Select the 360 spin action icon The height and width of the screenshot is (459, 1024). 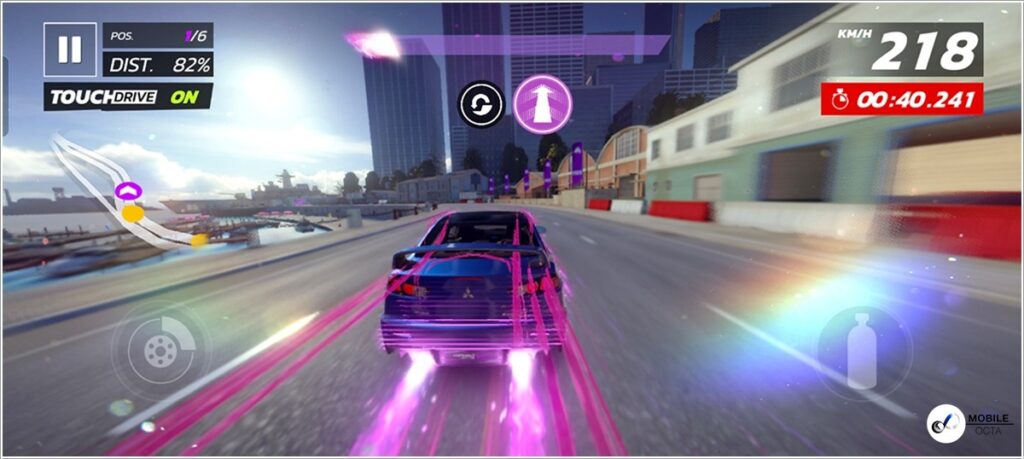[x=481, y=104]
